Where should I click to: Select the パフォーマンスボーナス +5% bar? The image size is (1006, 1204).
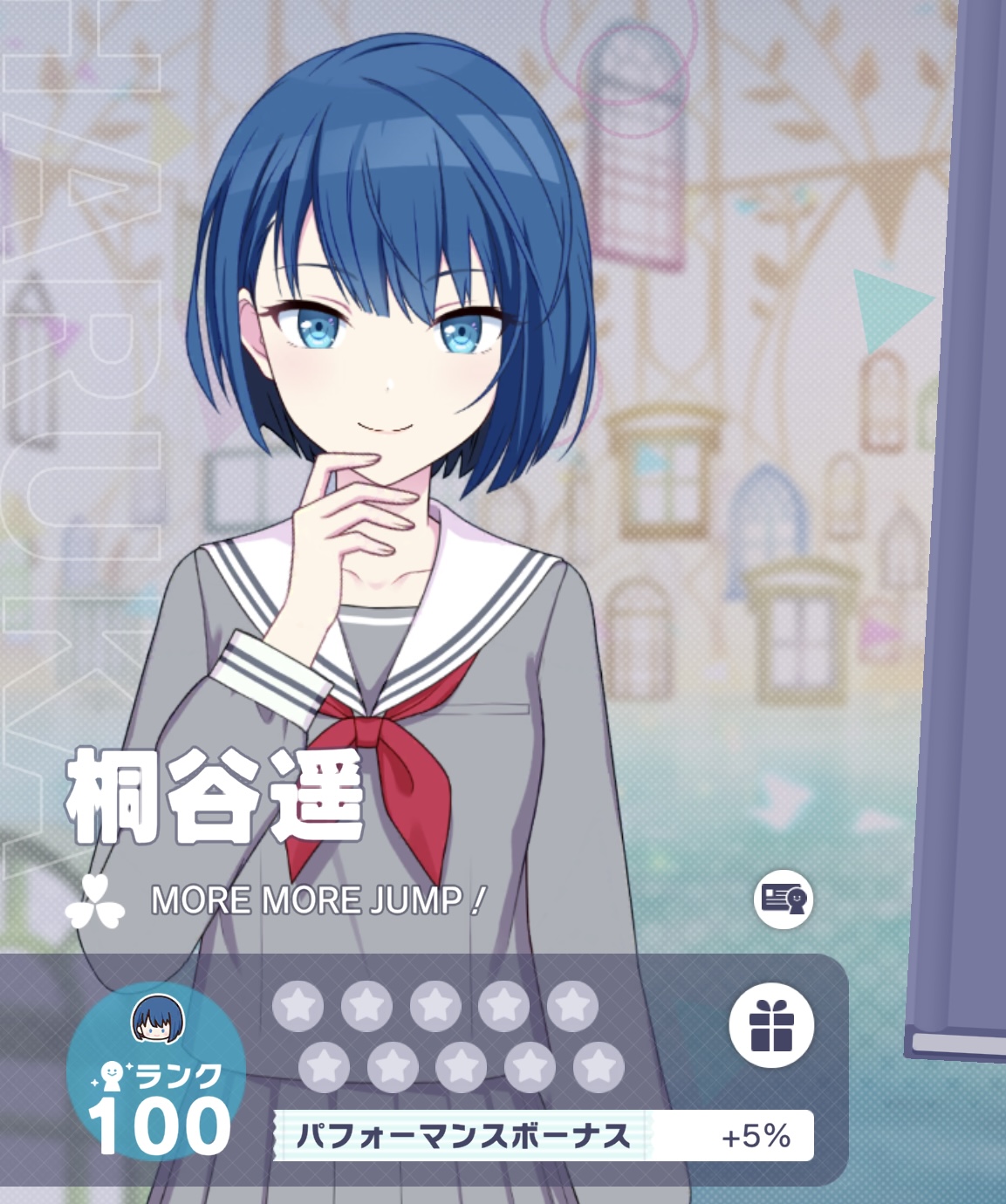544,1136
